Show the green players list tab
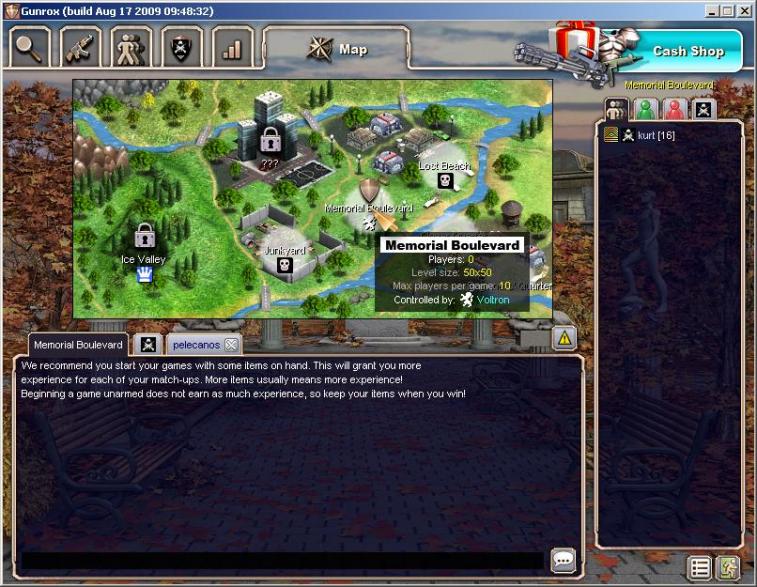The width and height of the screenshot is (757, 587). pos(647,109)
